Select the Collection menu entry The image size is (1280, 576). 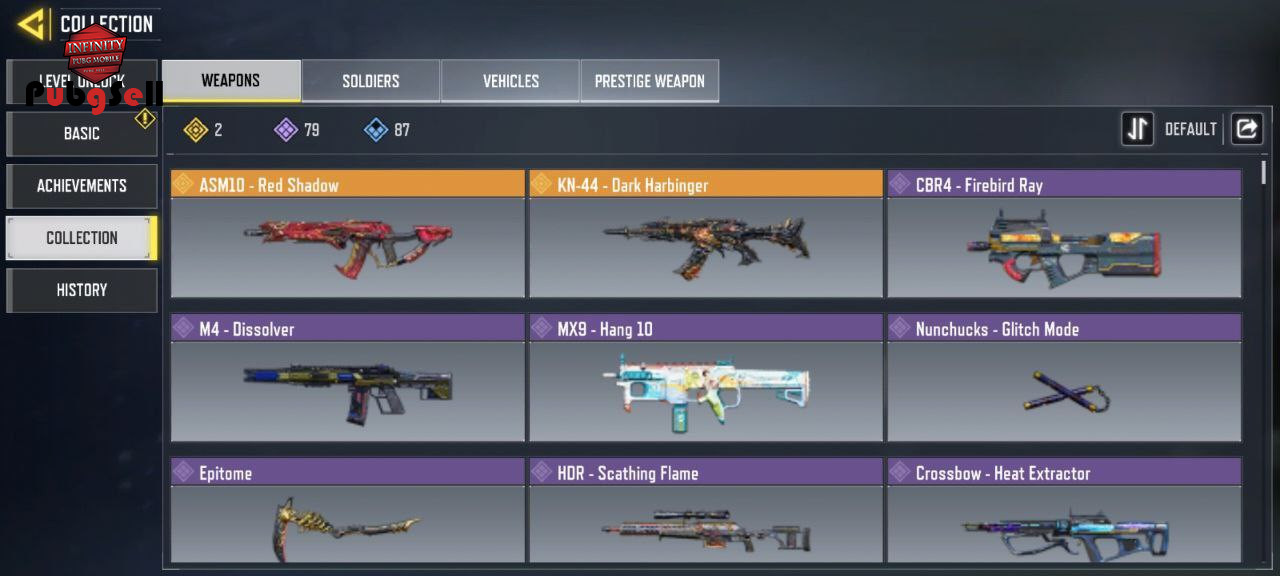[x=82, y=238]
